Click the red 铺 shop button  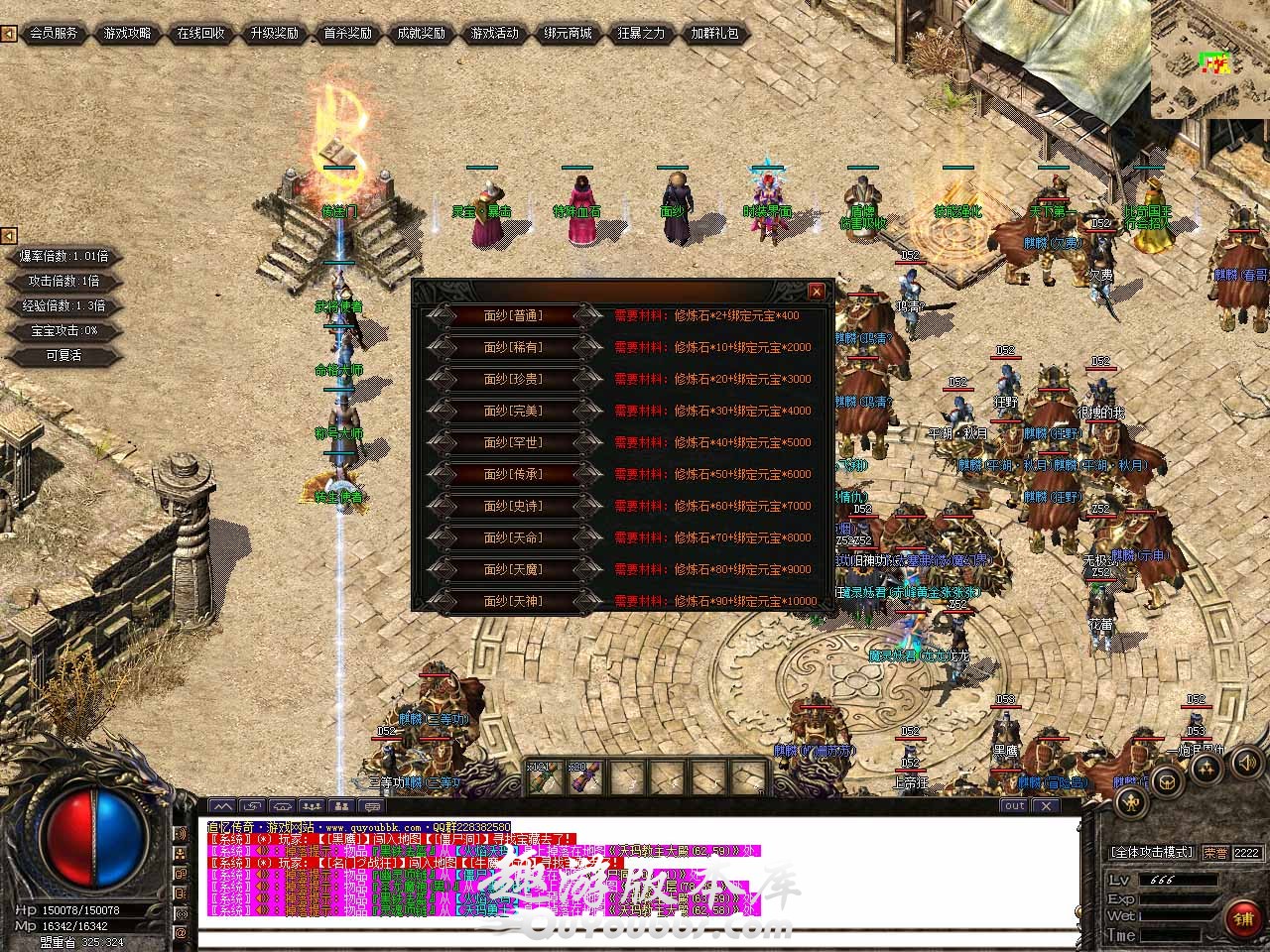(1242, 915)
